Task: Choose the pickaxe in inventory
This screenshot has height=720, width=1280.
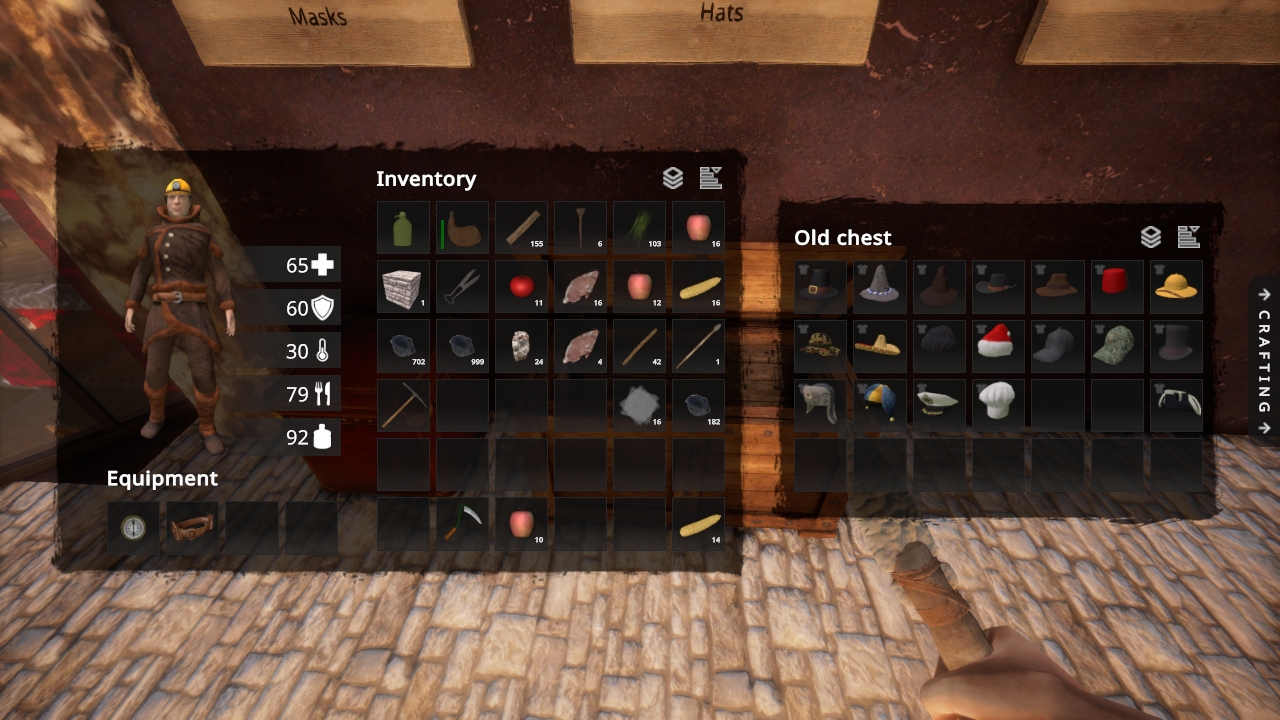Action: (403, 405)
